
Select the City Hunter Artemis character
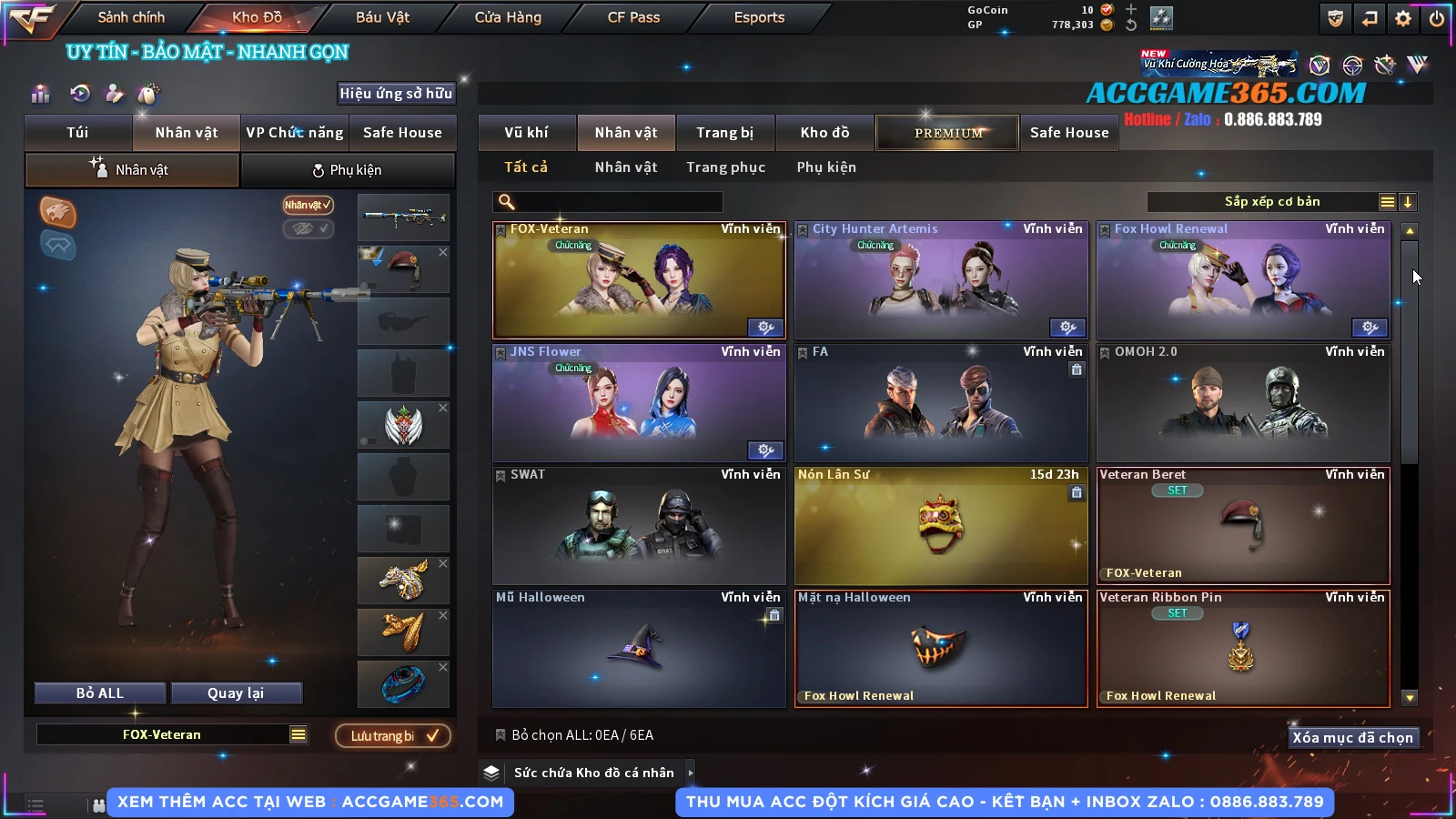click(x=941, y=280)
